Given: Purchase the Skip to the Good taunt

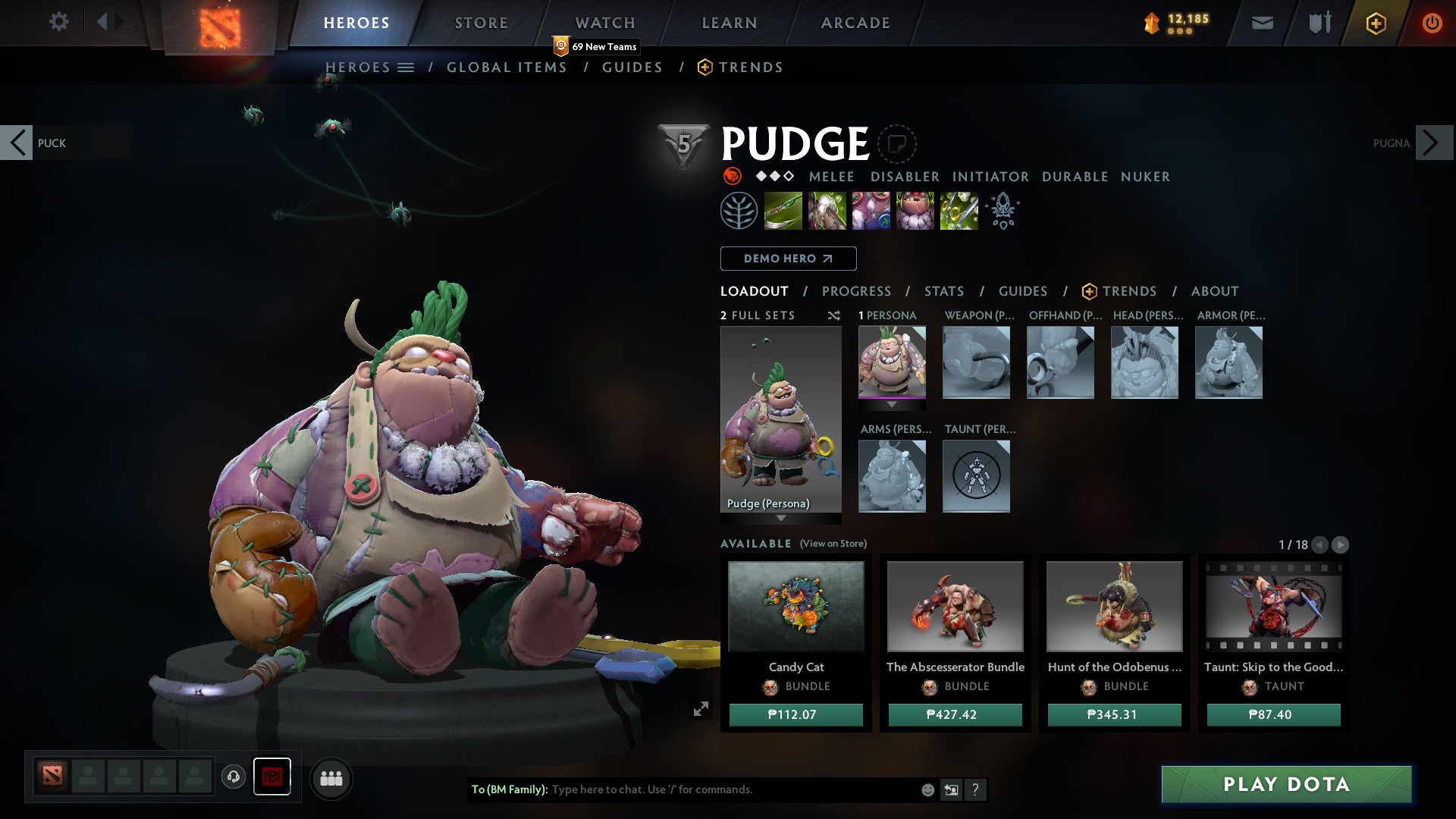Looking at the screenshot, I should 1273,714.
